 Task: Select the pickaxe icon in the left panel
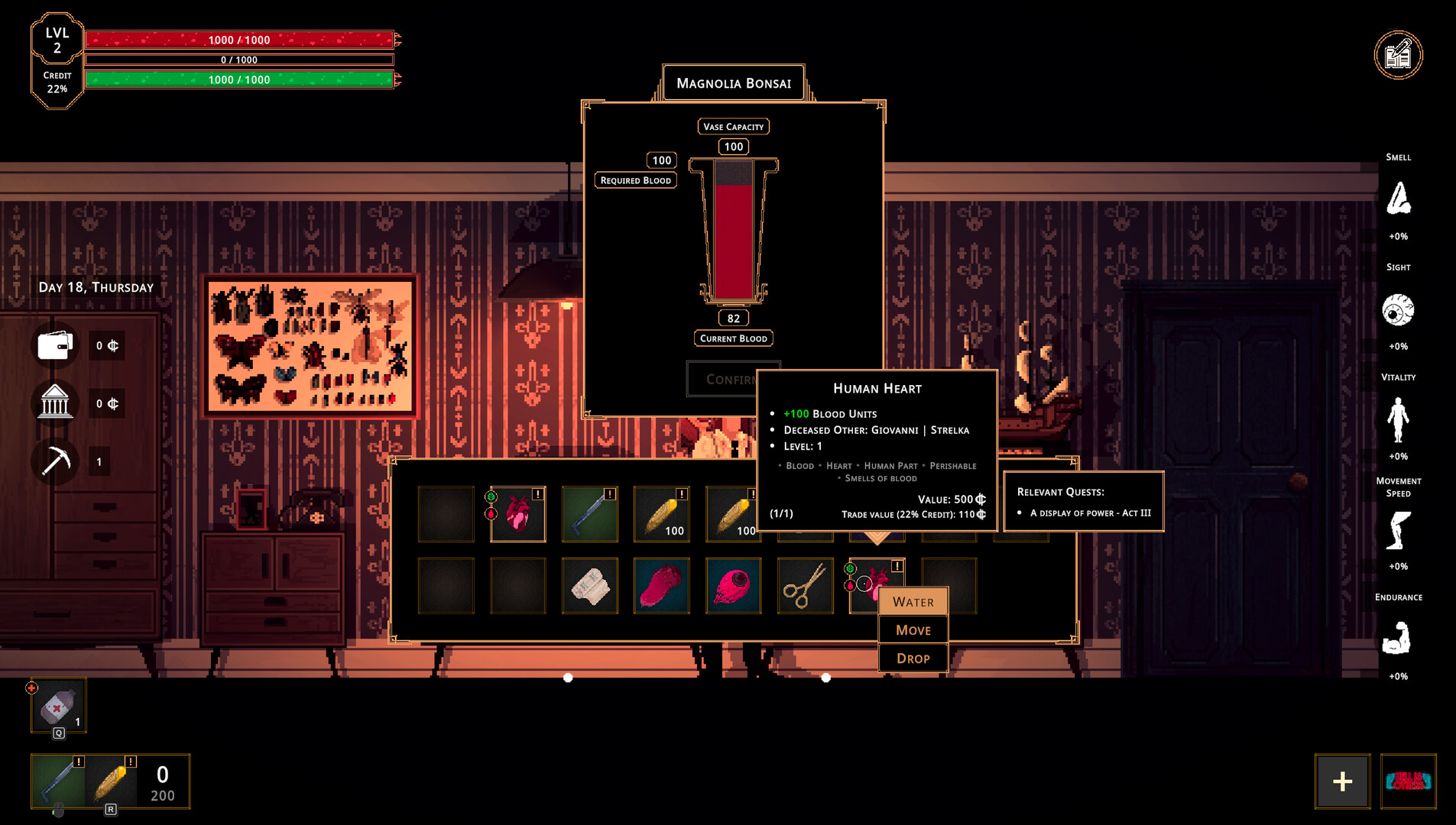54,461
